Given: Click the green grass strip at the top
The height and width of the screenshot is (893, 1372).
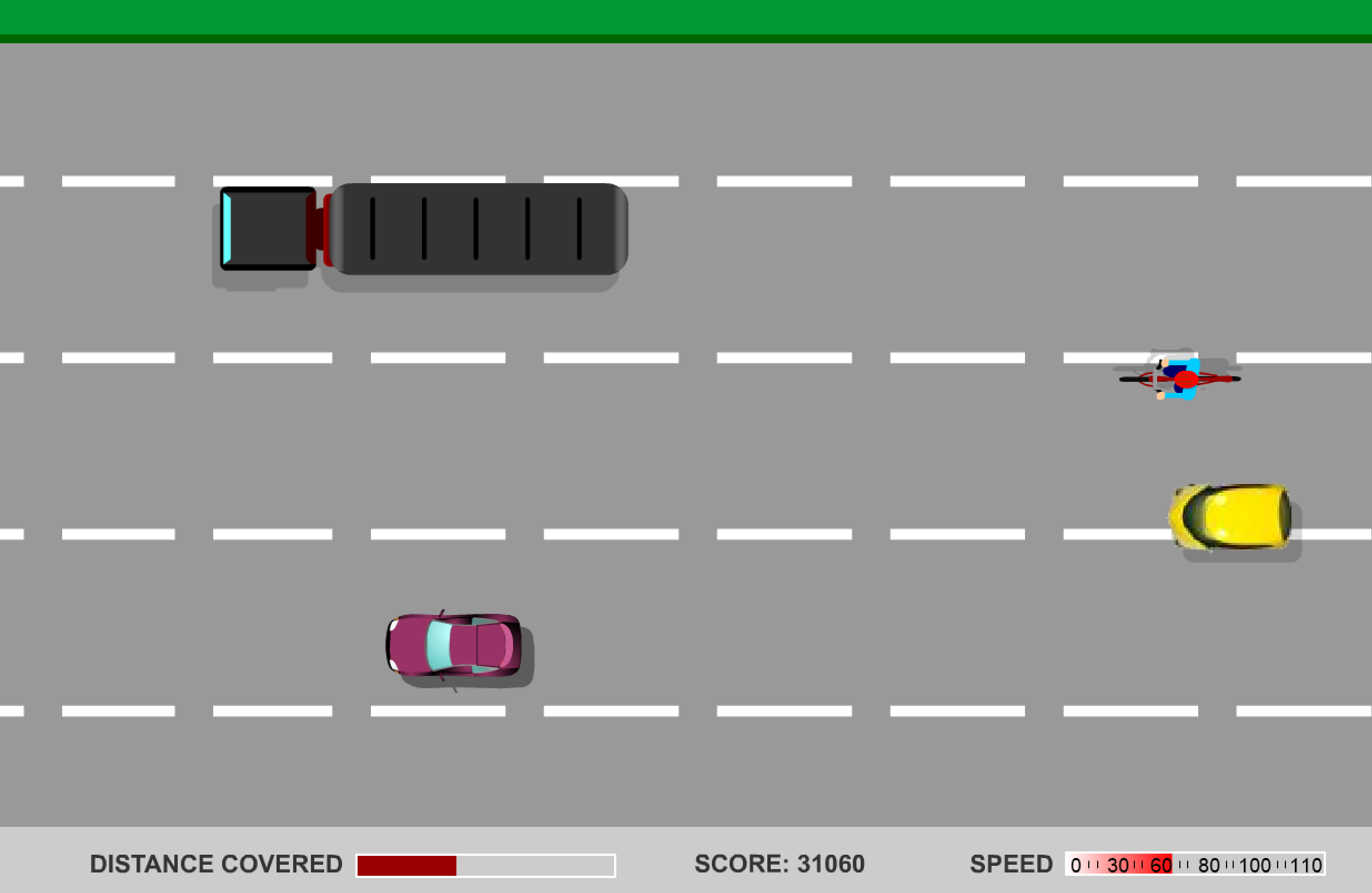Looking at the screenshot, I should point(686,17).
